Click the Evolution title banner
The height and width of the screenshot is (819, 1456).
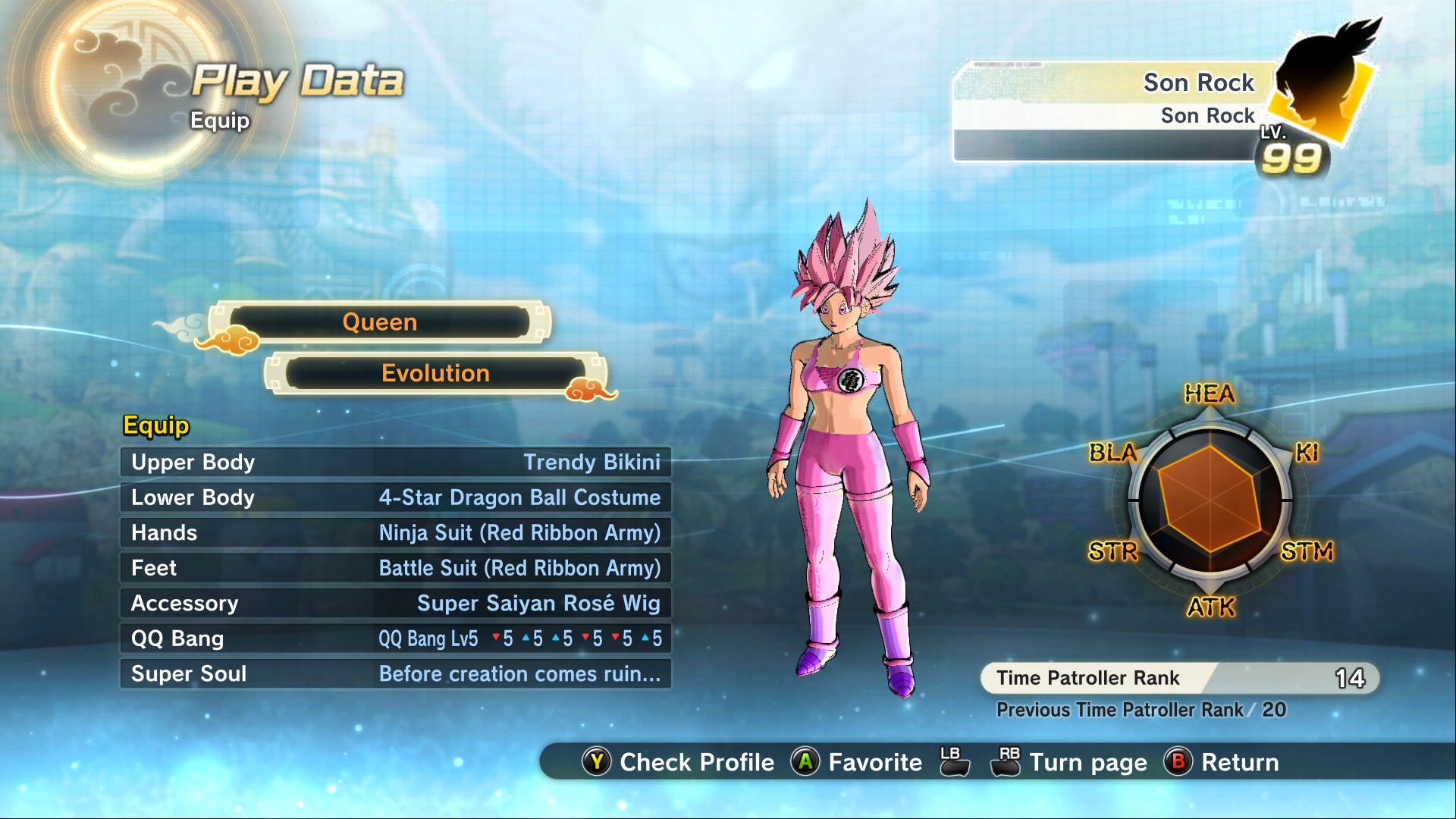[435, 373]
